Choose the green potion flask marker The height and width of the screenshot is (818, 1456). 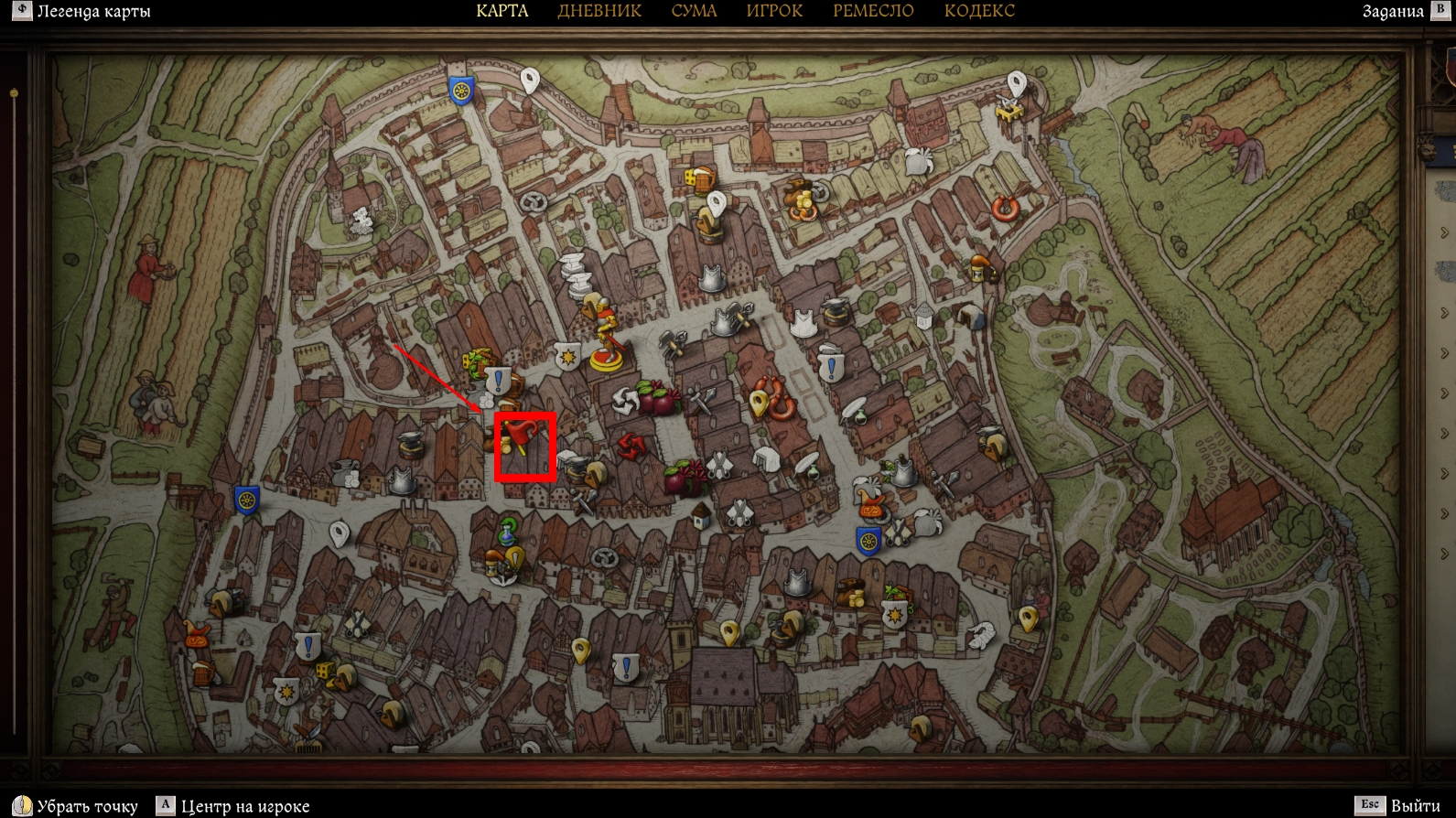pos(507,531)
